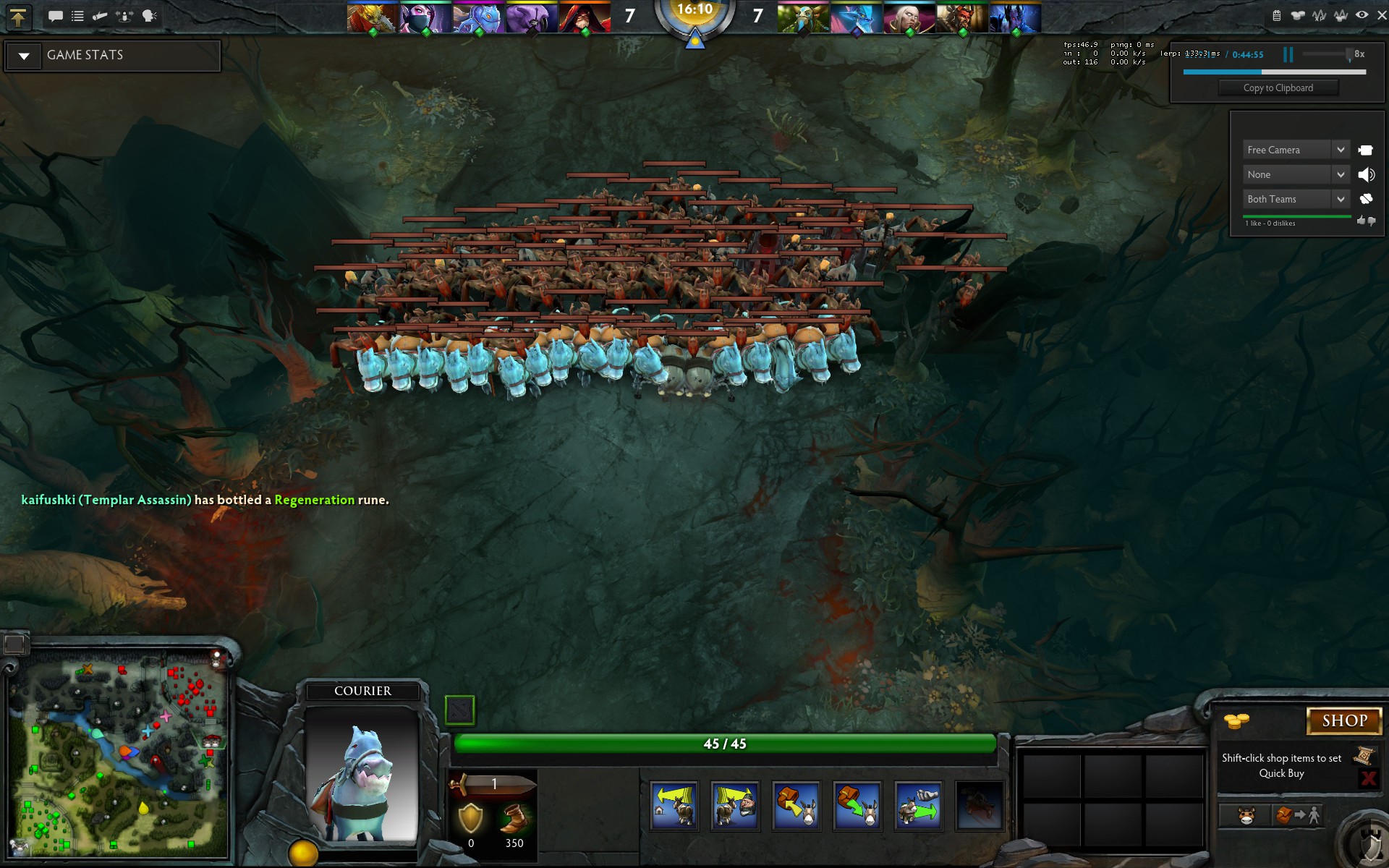Open the Shop panel
Screen dimensions: 1389x868
[x=1344, y=720]
